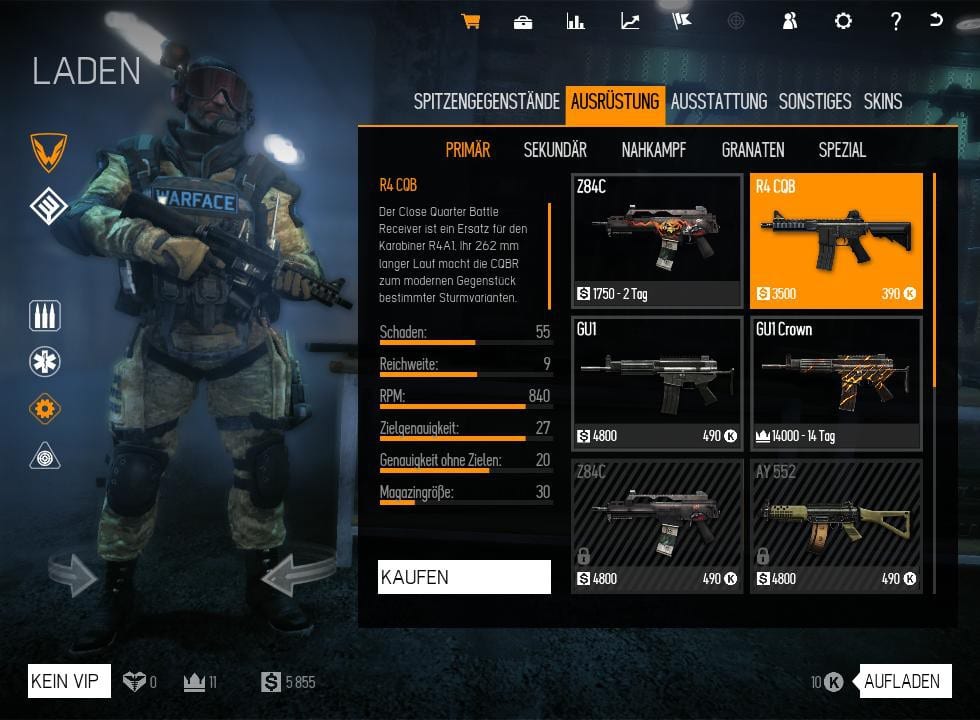This screenshot has height=720, width=980.
Task: Choose the AY 552 locked weapon tile
Action: click(x=836, y=526)
